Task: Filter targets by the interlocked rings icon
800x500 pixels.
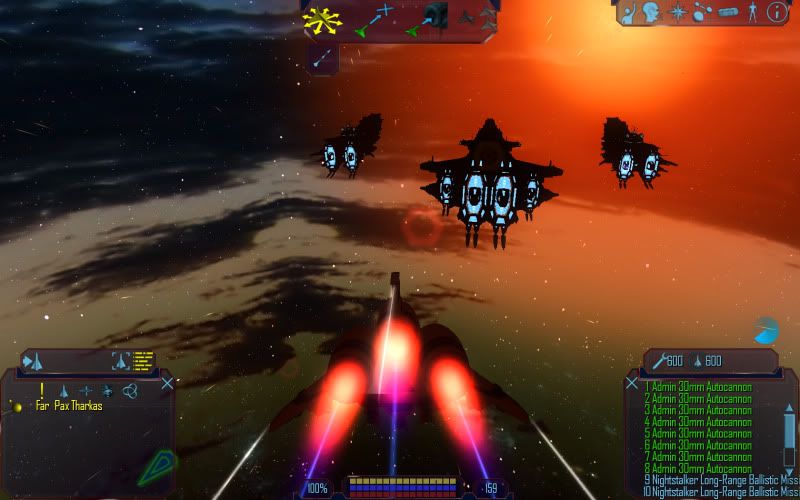Action: (x=129, y=391)
